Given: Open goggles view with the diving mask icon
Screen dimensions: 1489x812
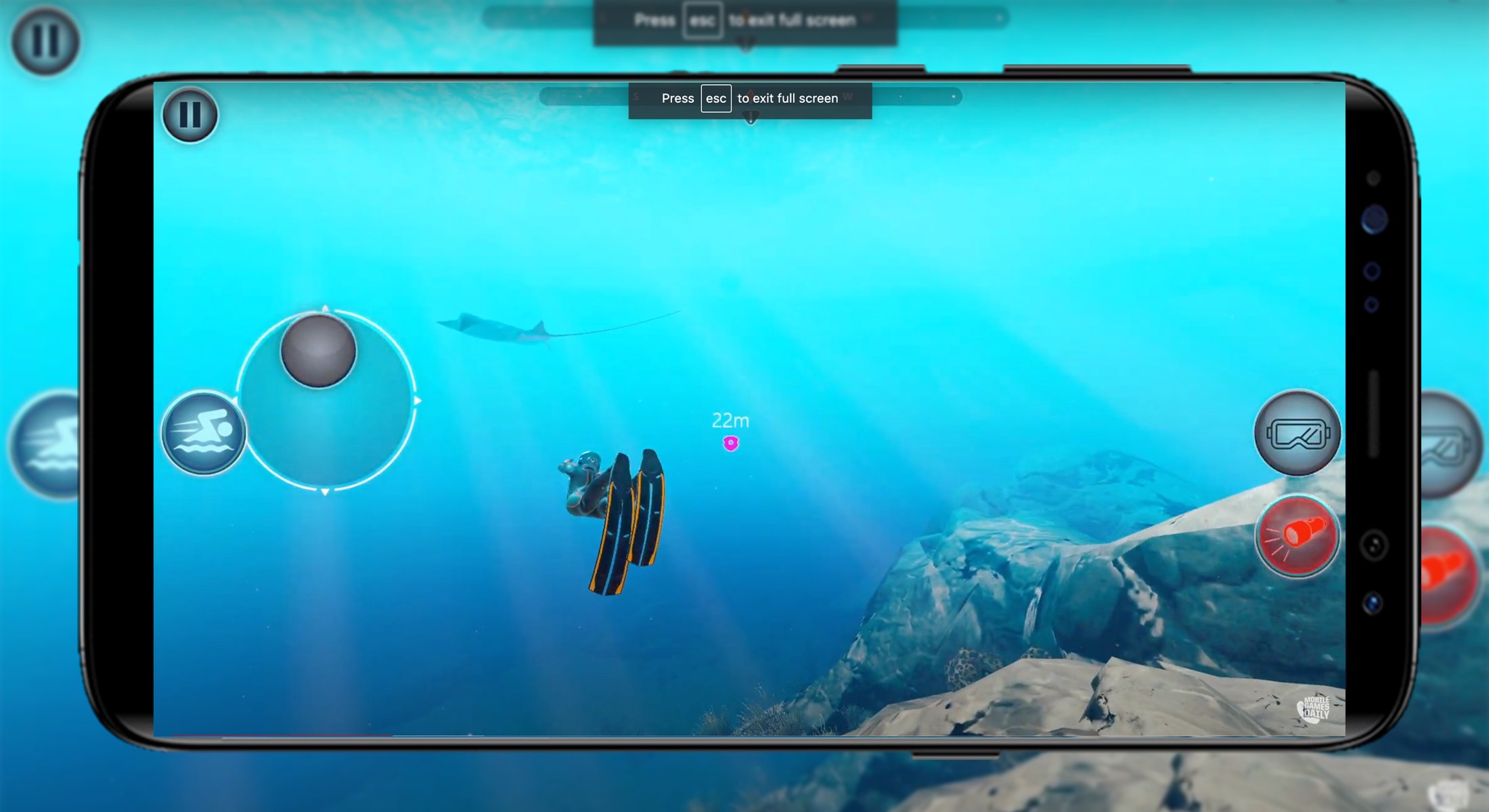Looking at the screenshot, I should (1297, 434).
